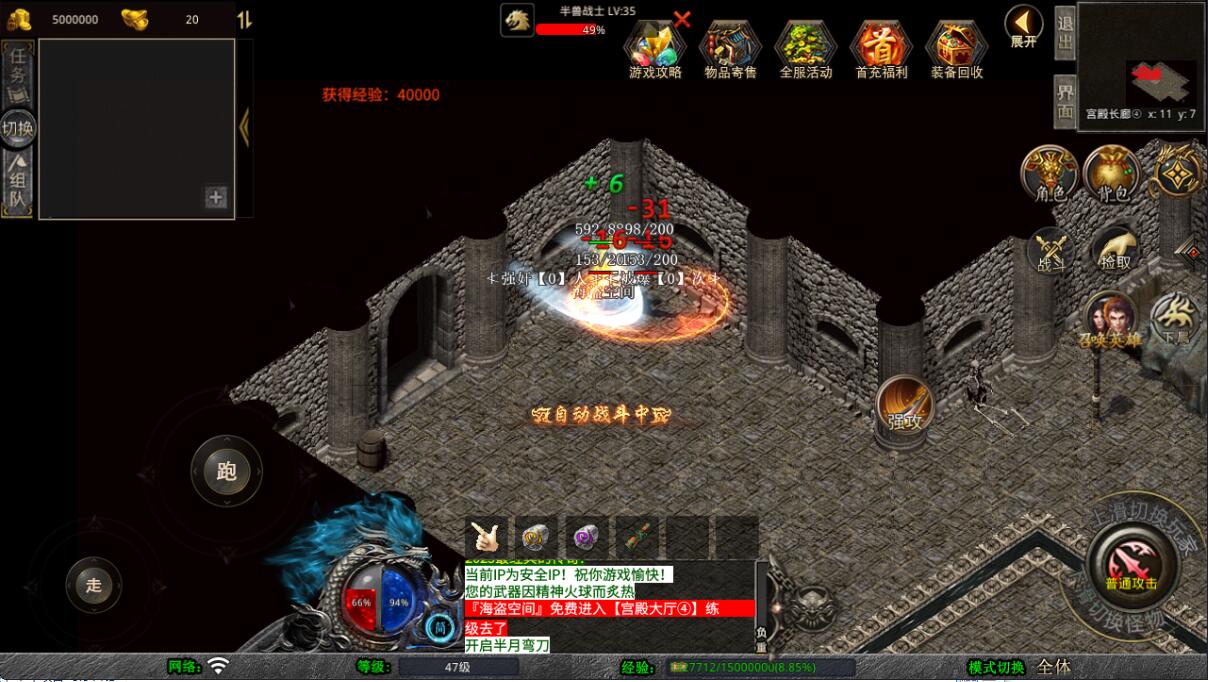The height and width of the screenshot is (682, 1208).
Task: Tap the 跑 run button
Action: tap(227, 471)
